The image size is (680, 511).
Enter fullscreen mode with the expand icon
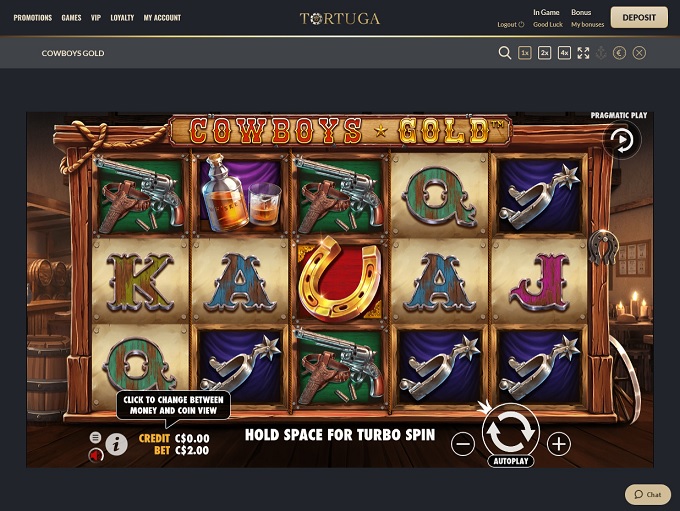[x=583, y=53]
